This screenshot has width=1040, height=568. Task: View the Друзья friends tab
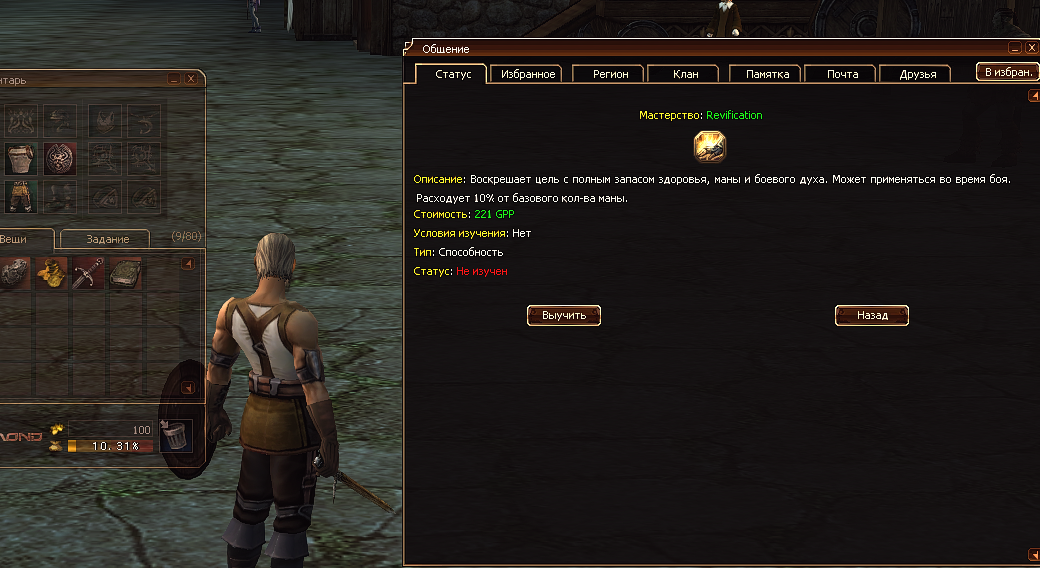(x=917, y=74)
